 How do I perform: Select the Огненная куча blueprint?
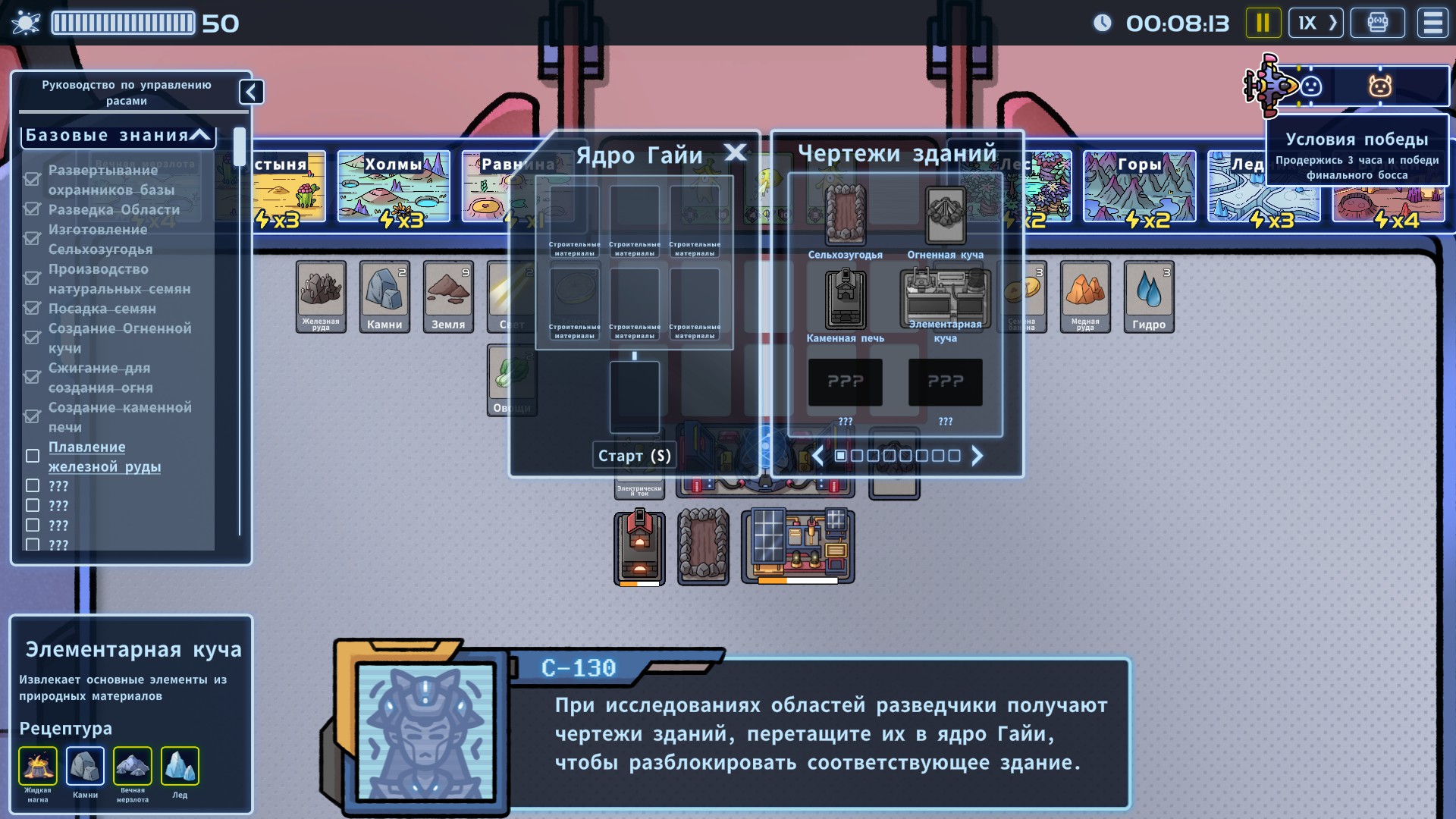point(945,215)
